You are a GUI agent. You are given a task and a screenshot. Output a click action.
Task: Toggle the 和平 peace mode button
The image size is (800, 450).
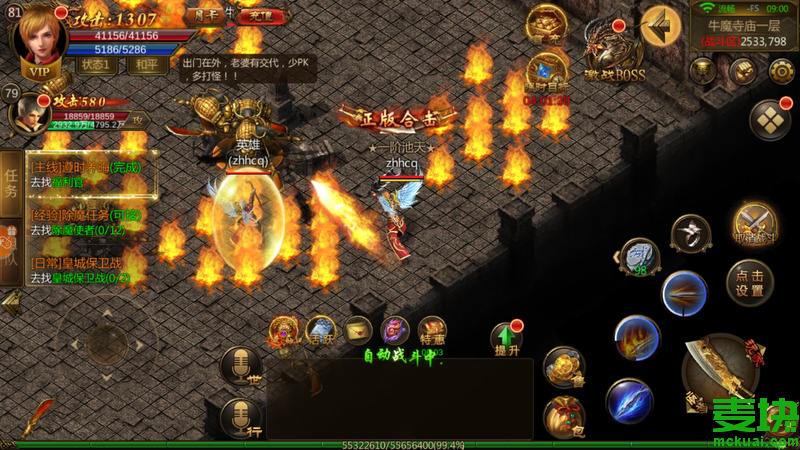click(x=148, y=64)
